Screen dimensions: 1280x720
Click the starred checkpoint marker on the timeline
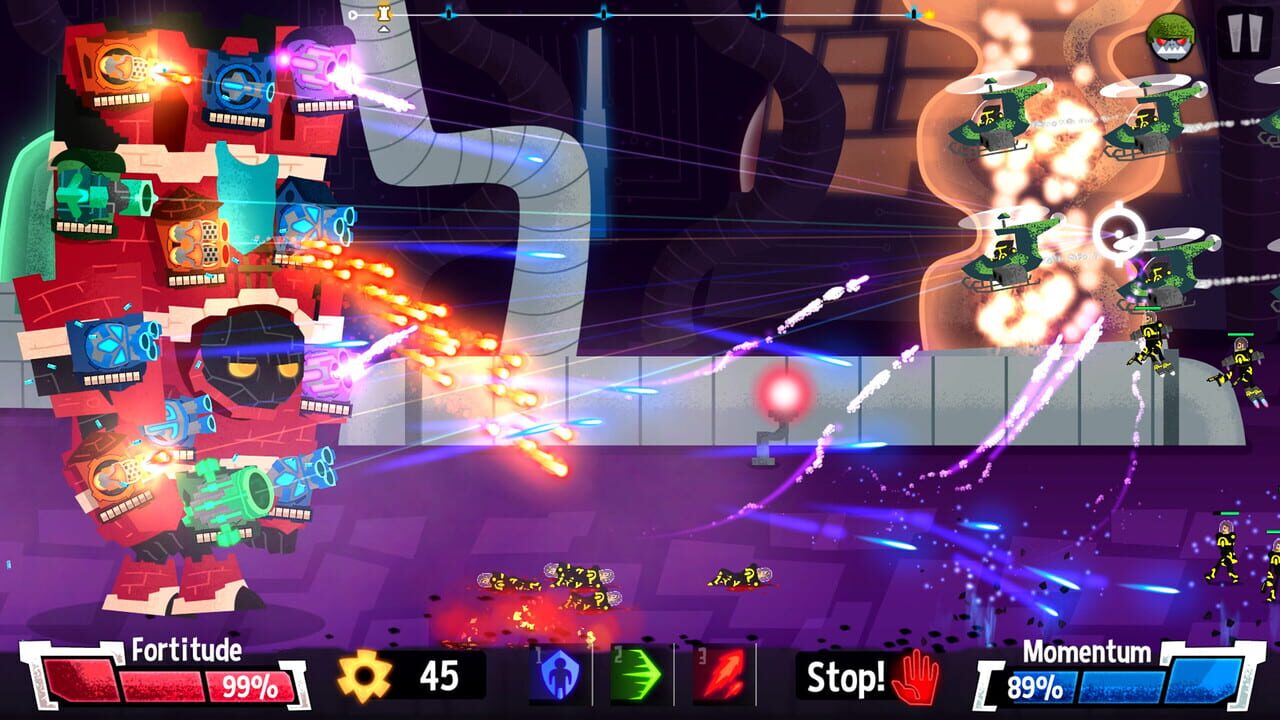pyautogui.click(x=384, y=14)
